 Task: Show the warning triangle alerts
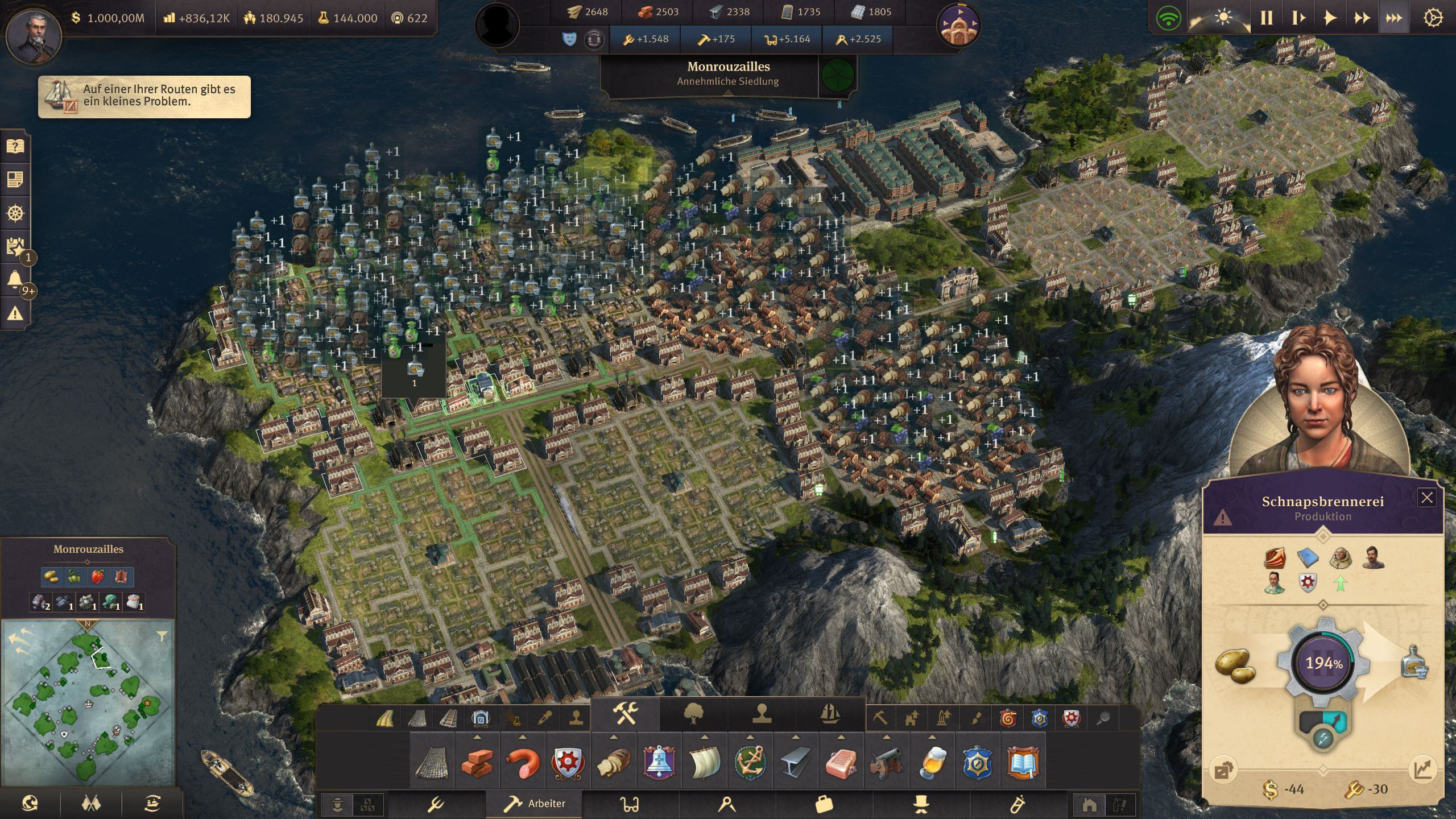click(x=15, y=313)
